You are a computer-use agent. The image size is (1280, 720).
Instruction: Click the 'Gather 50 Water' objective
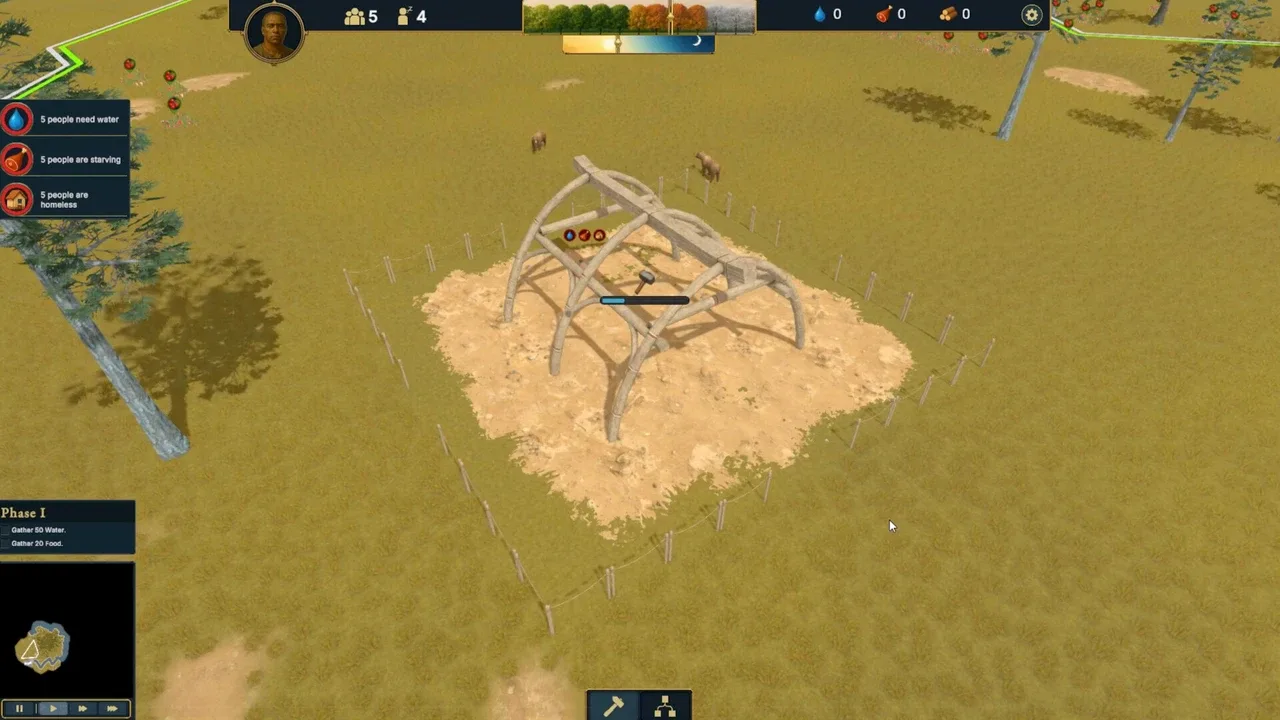tap(38, 530)
